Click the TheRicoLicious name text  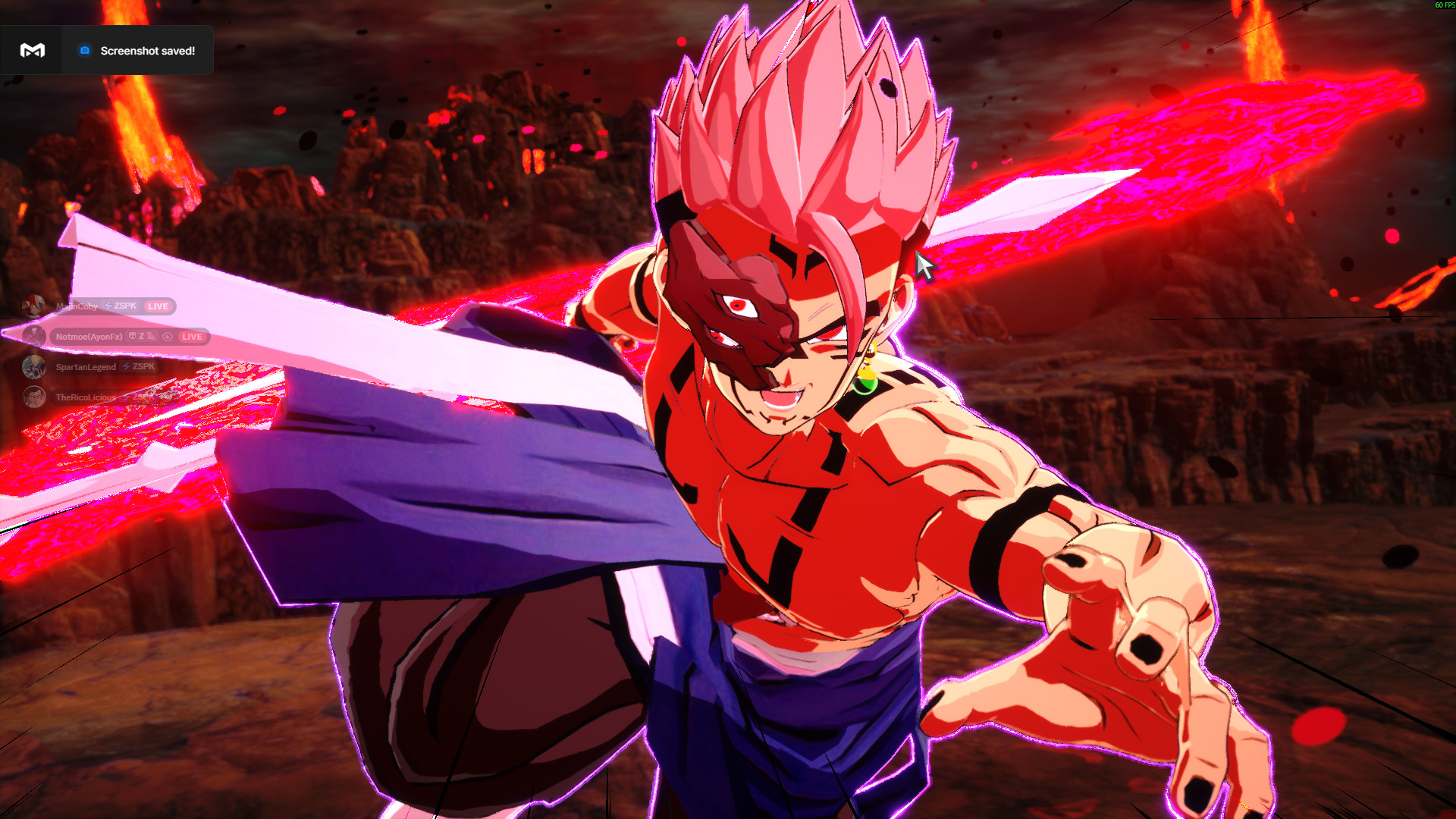(x=85, y=398)
